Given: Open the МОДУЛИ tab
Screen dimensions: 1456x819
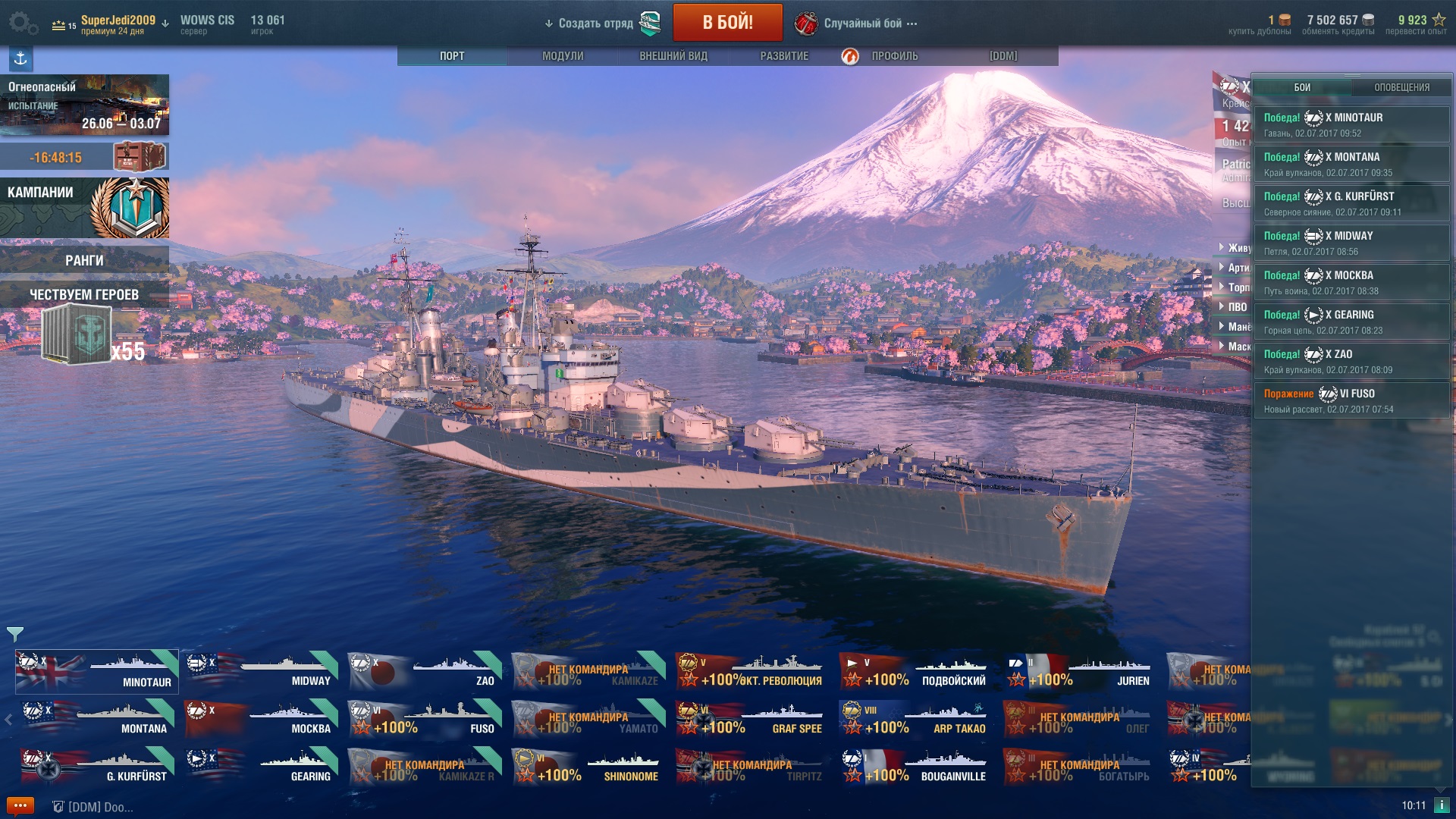Looking at the screenshot, I should click(x=563, y=56).
